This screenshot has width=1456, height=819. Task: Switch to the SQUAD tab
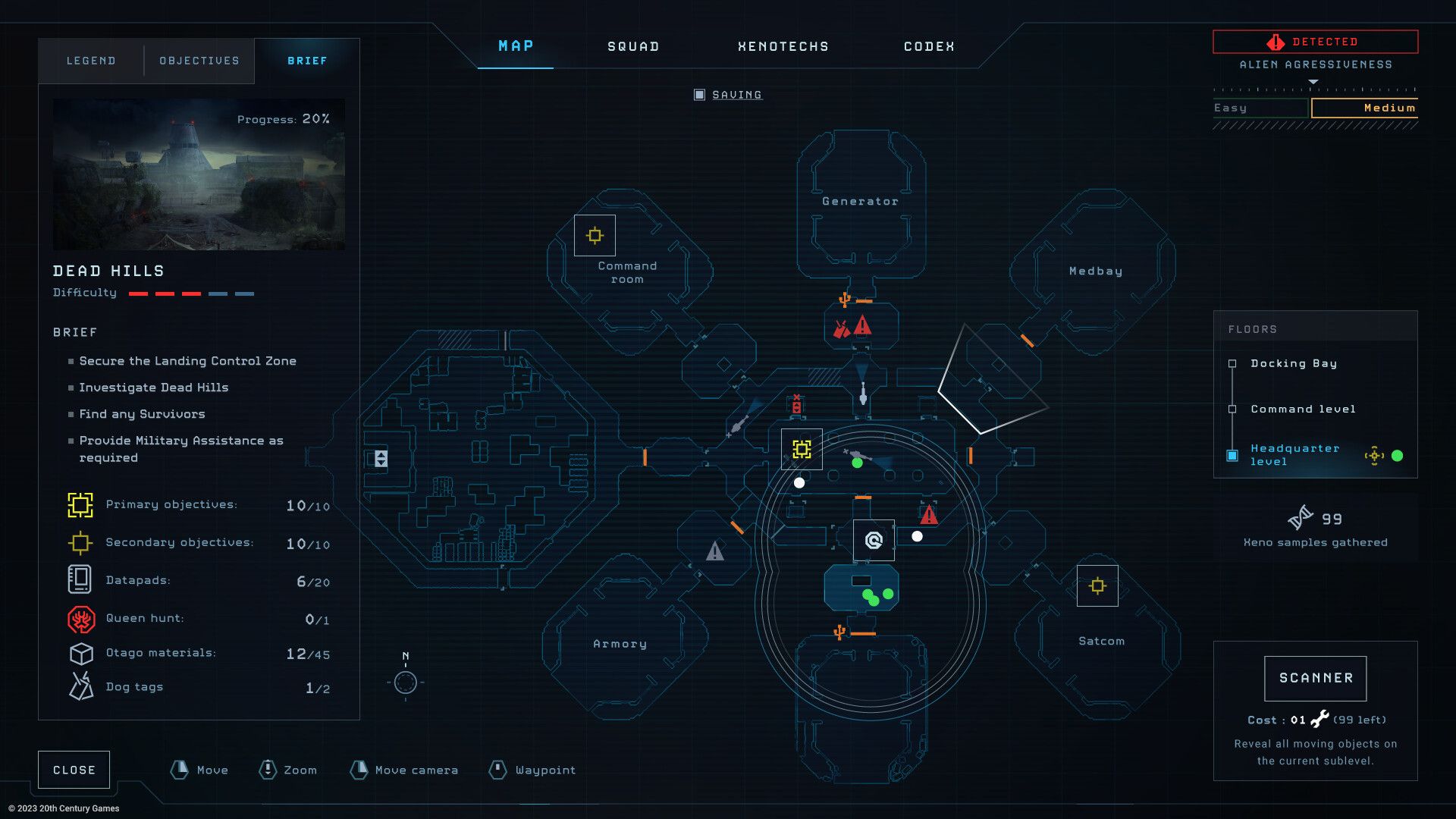(632, 46)
